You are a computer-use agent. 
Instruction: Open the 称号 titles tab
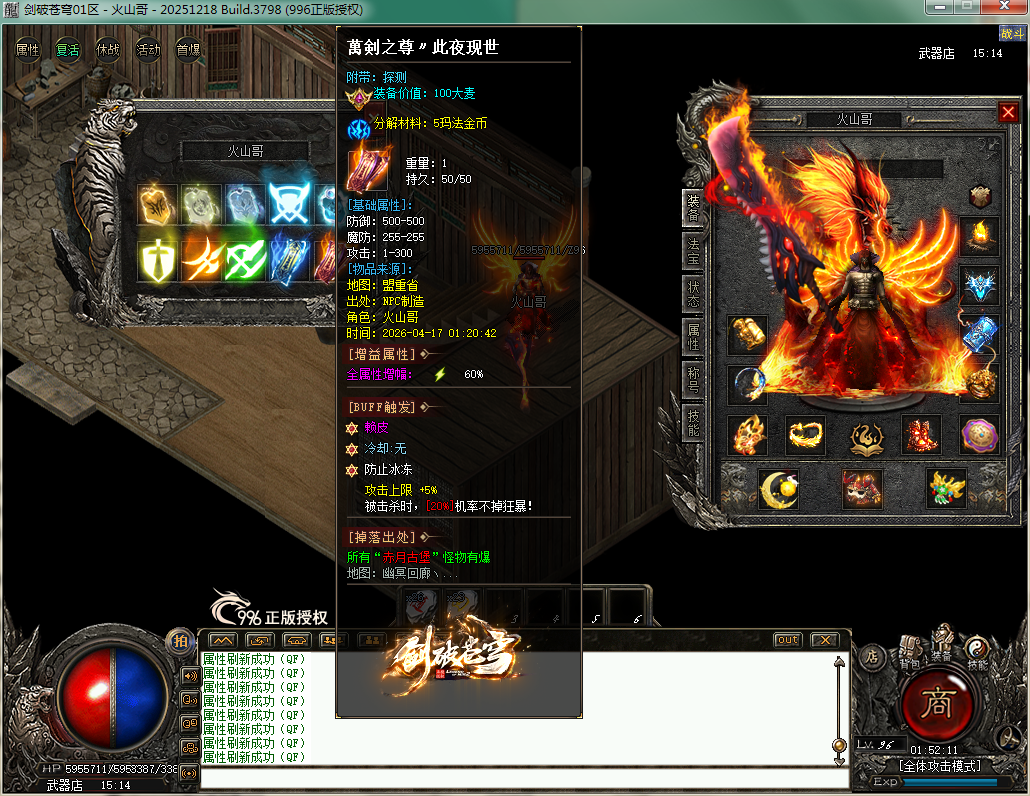point(693,381)
